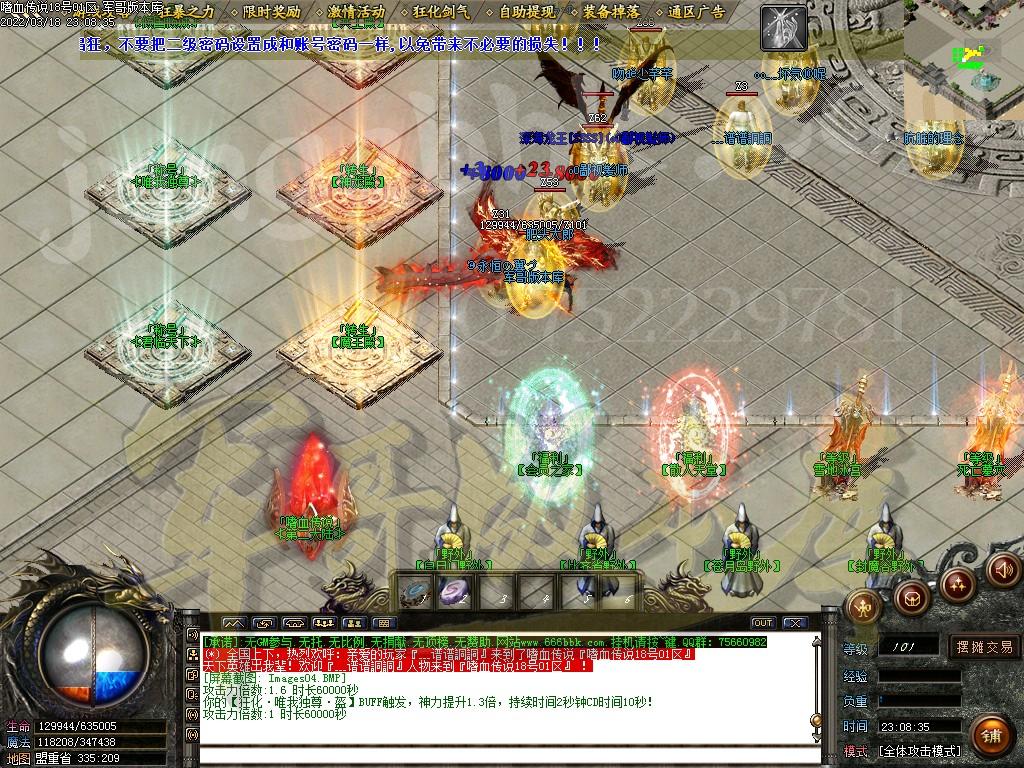Open the 限时奖励 menu
The width and height of the screenshot is (1024, 768).
click(x=270, y=12)
